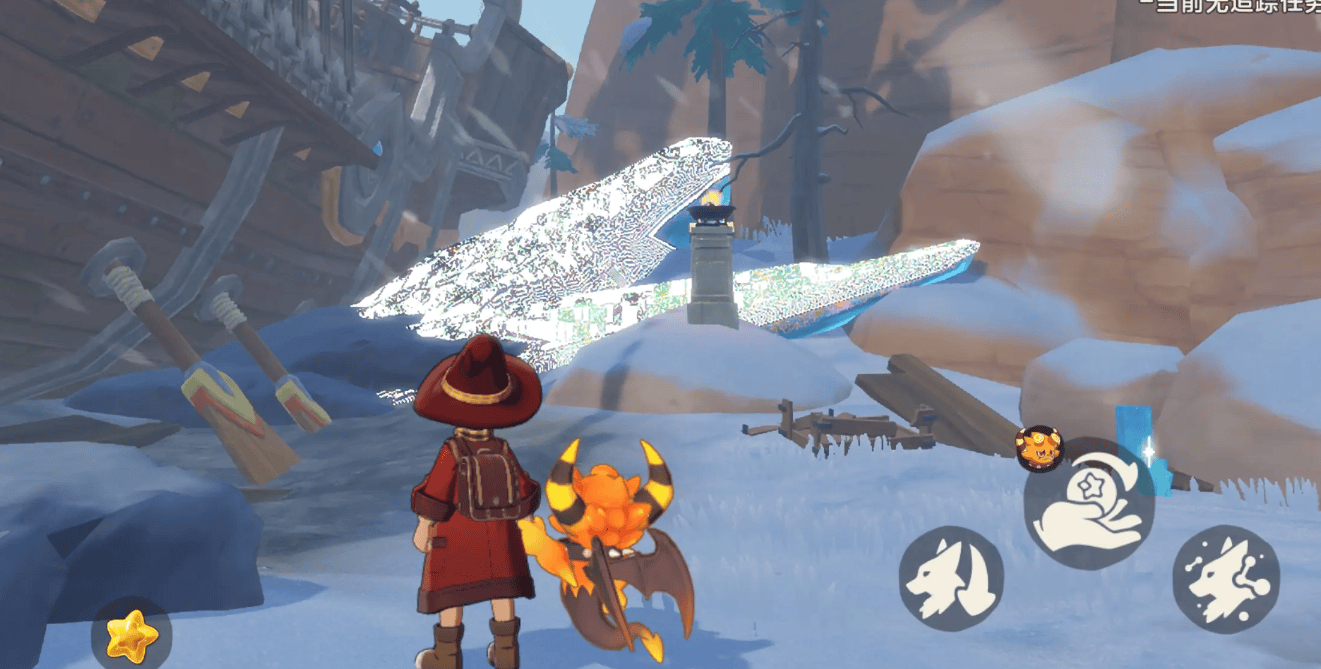Select the orange horned pet portrait badge
This screenshot has width=1321, height=669.
pos(1039,448)
